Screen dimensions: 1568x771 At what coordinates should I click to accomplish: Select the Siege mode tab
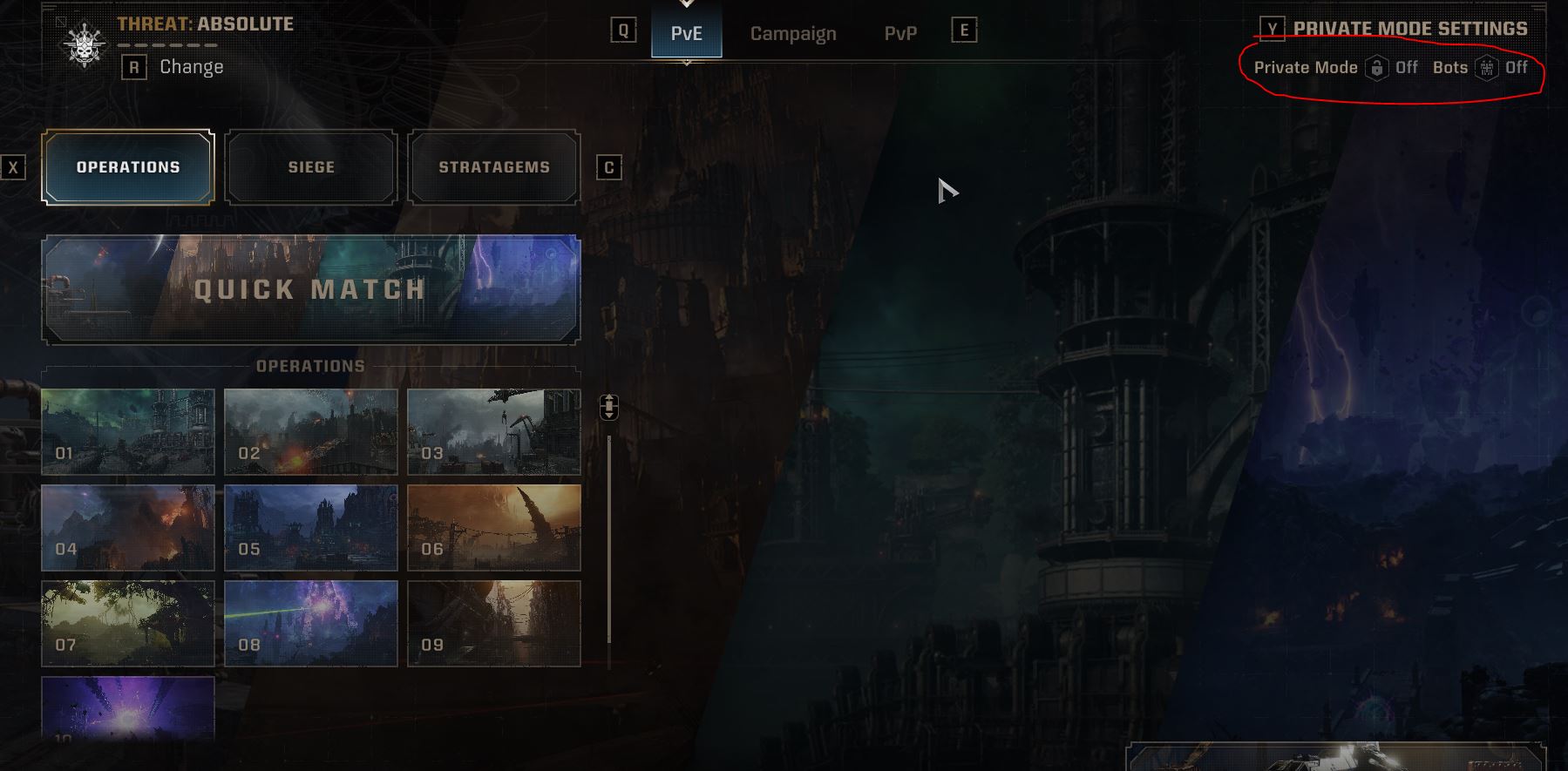(310, 166)
